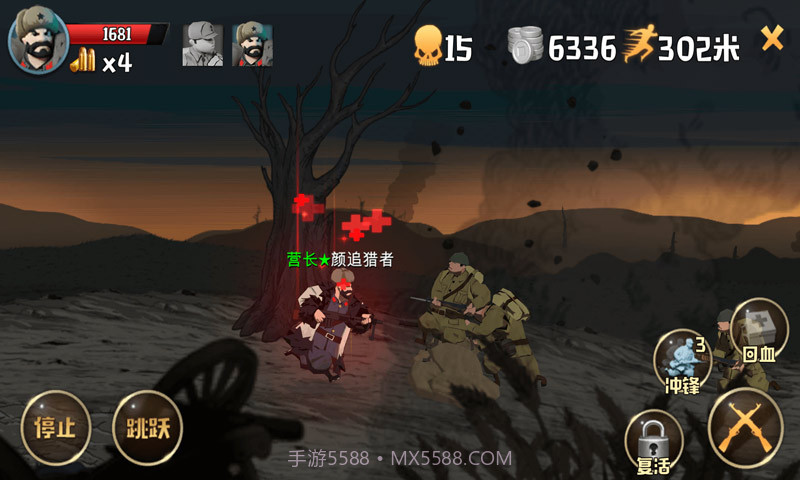800x480 pixels.
Task: Switch to the grey capped soldier portrait
Action: (202, 44)
